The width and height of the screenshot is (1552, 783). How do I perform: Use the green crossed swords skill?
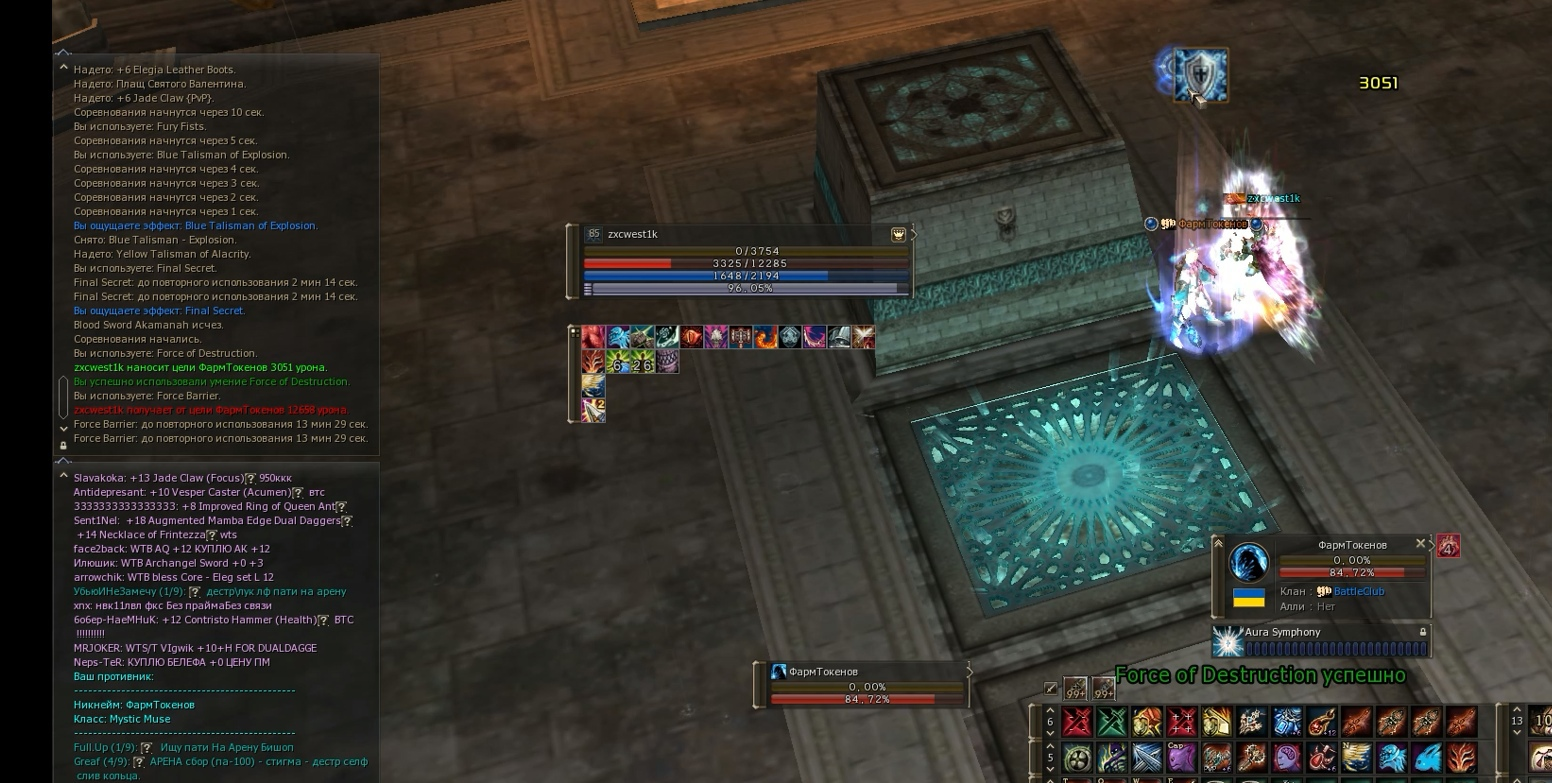tap(1111, 721)
